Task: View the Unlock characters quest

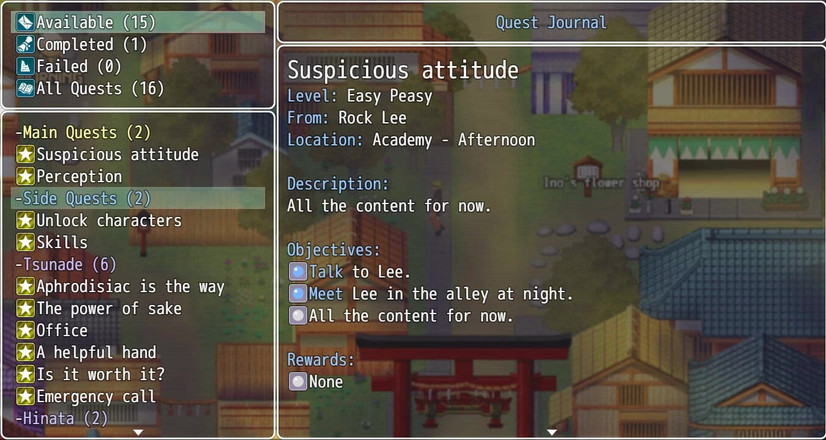Action: [109, 220]
